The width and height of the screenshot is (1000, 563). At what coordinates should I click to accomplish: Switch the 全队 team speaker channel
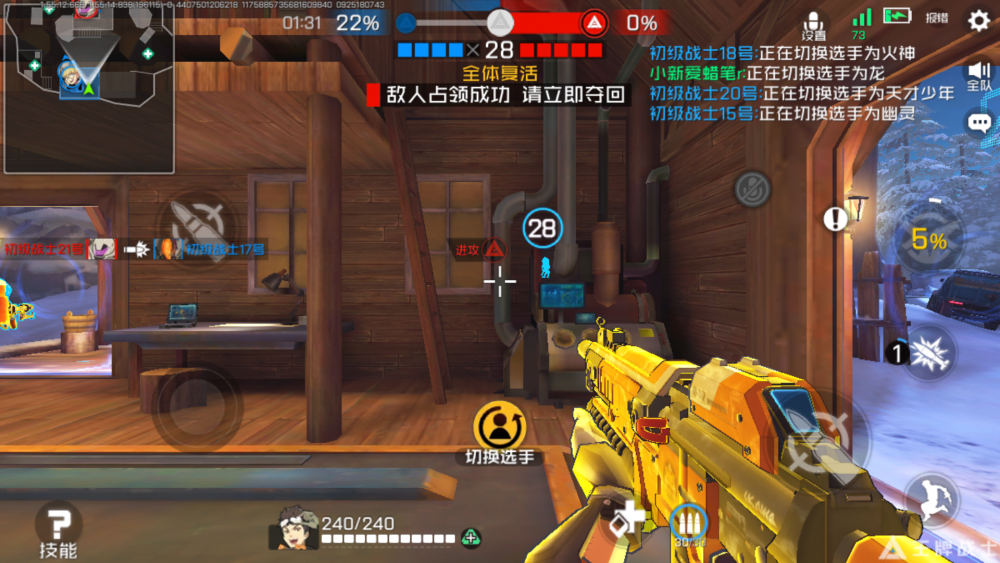click(x=979, y=74)
